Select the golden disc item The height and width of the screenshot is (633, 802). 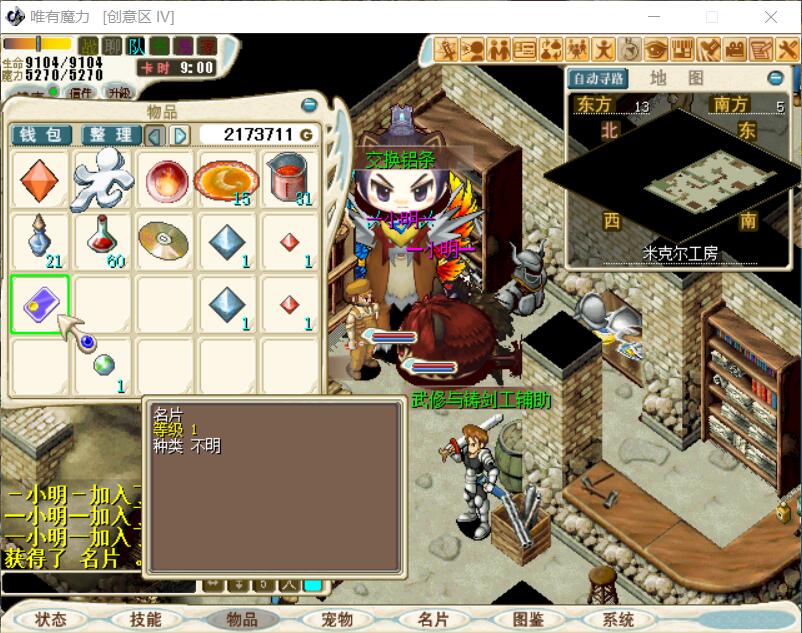coord(164,242)
